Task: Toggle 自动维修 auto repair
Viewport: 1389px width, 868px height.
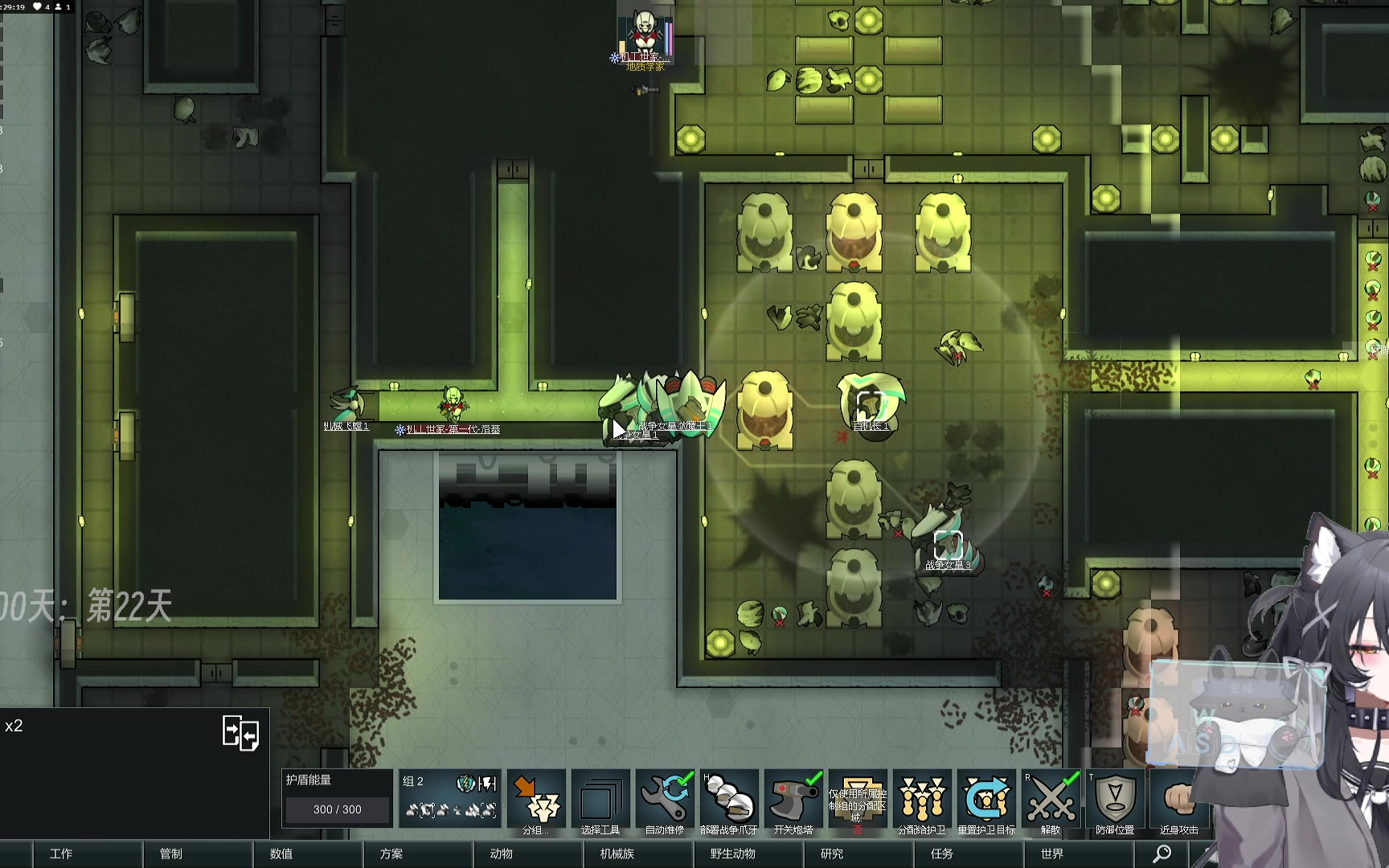Action: click(666, 801)
